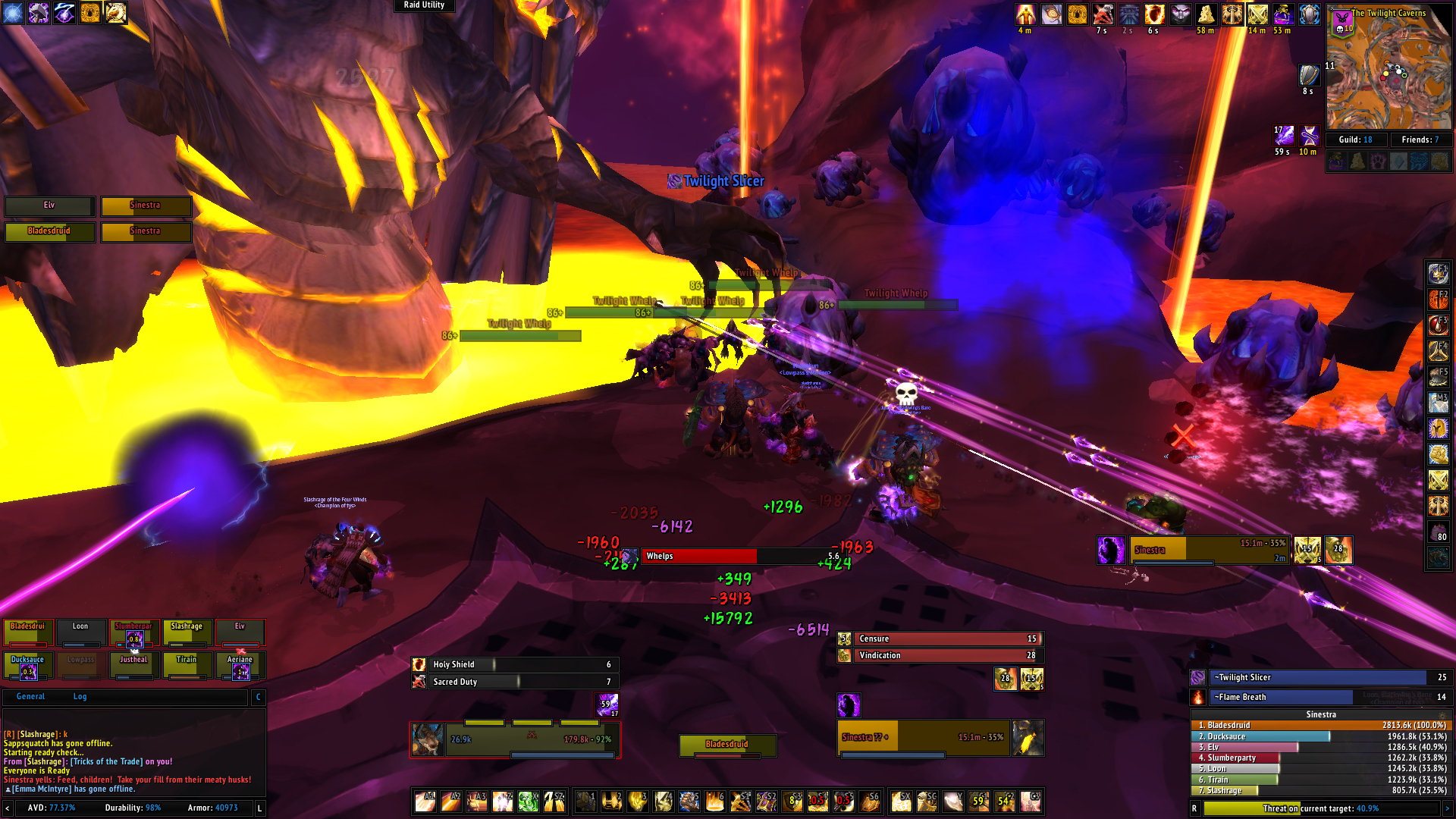Select the Aeriane raid frame

[x=240, y=665]
